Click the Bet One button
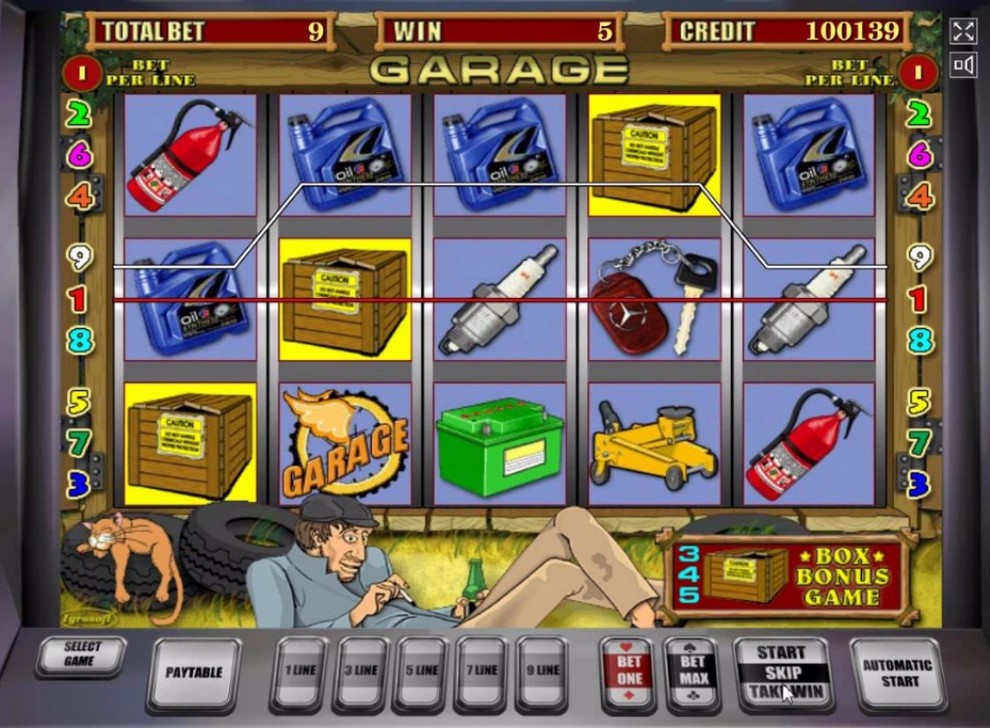Screen dimensions: 990x728 point(627,672)
